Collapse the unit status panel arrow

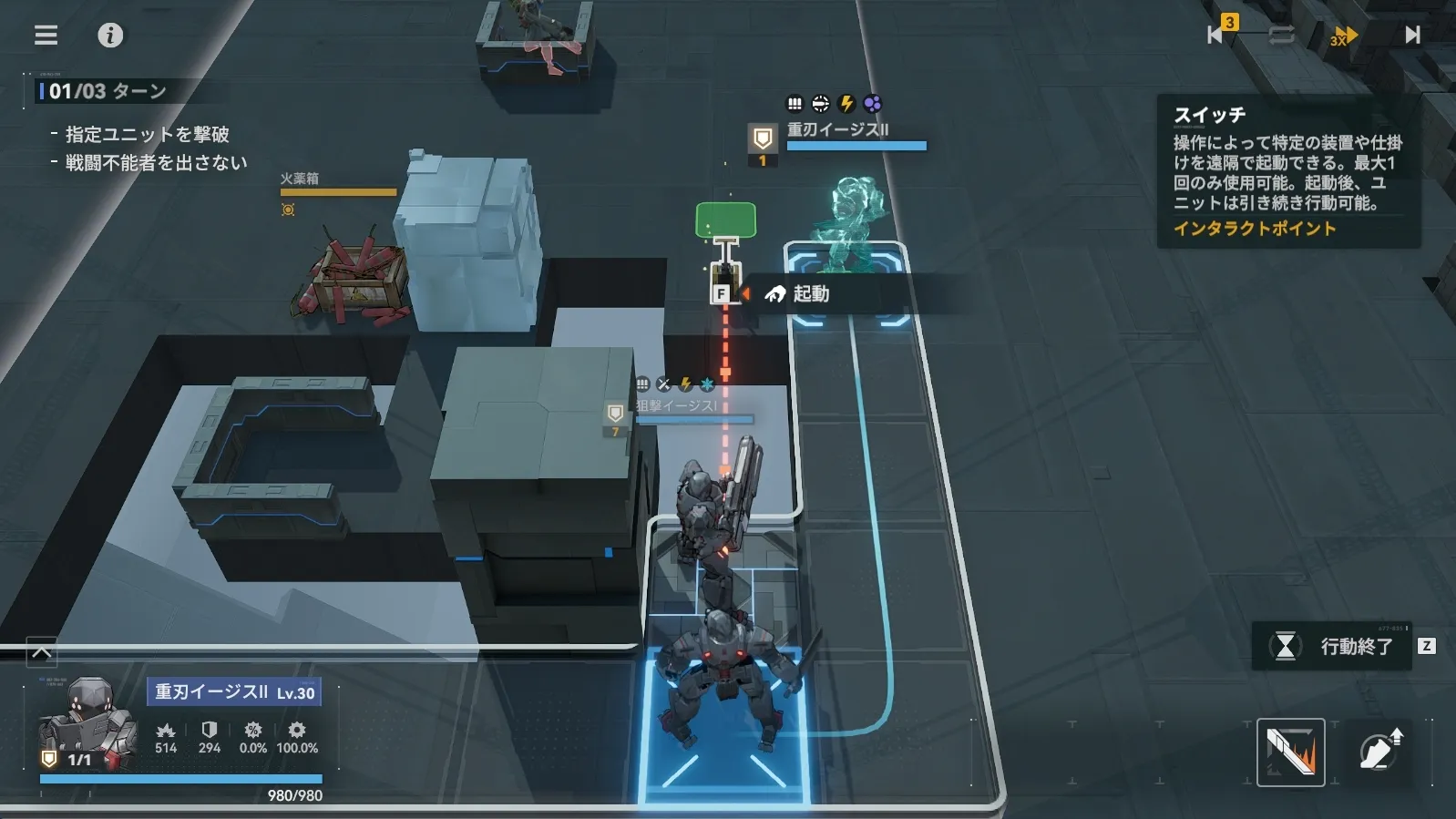pos(42,652)
